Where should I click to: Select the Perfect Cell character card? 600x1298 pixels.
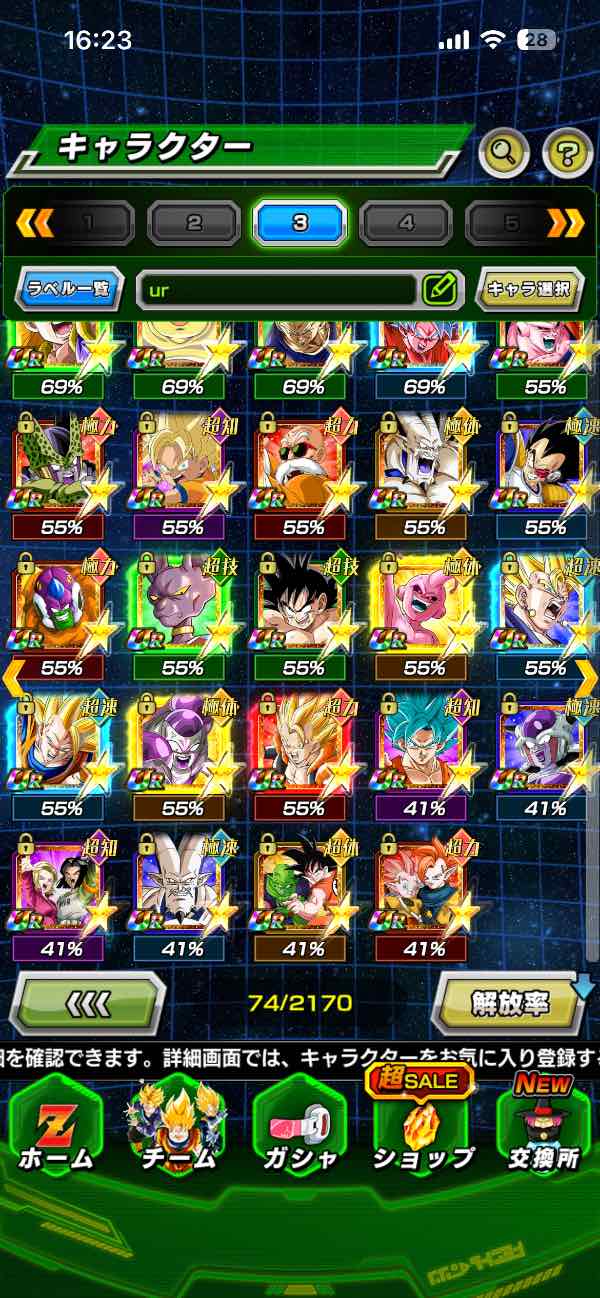tap(57, 463)
